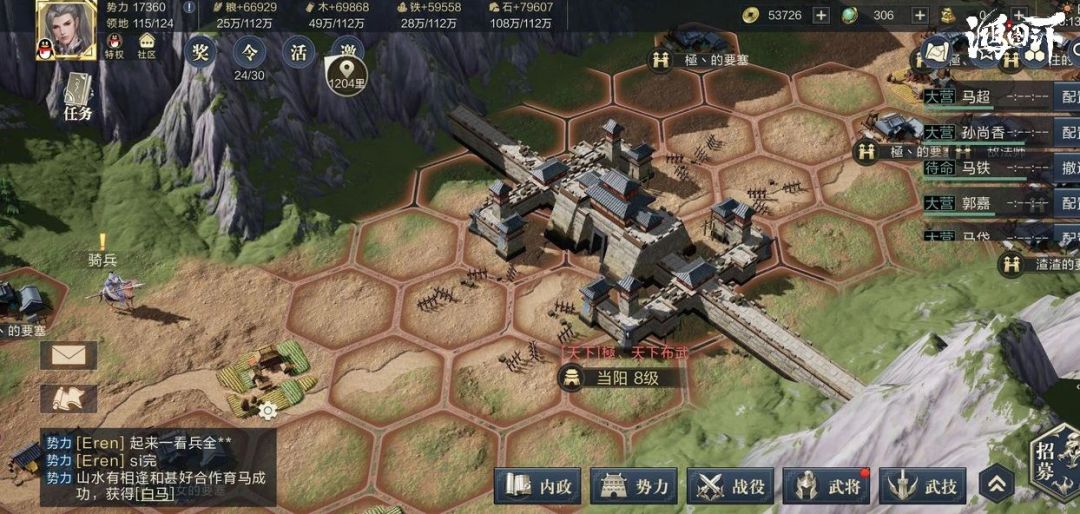Open the 任务 quest book
1080x514 pixels.
coord(79,100)
